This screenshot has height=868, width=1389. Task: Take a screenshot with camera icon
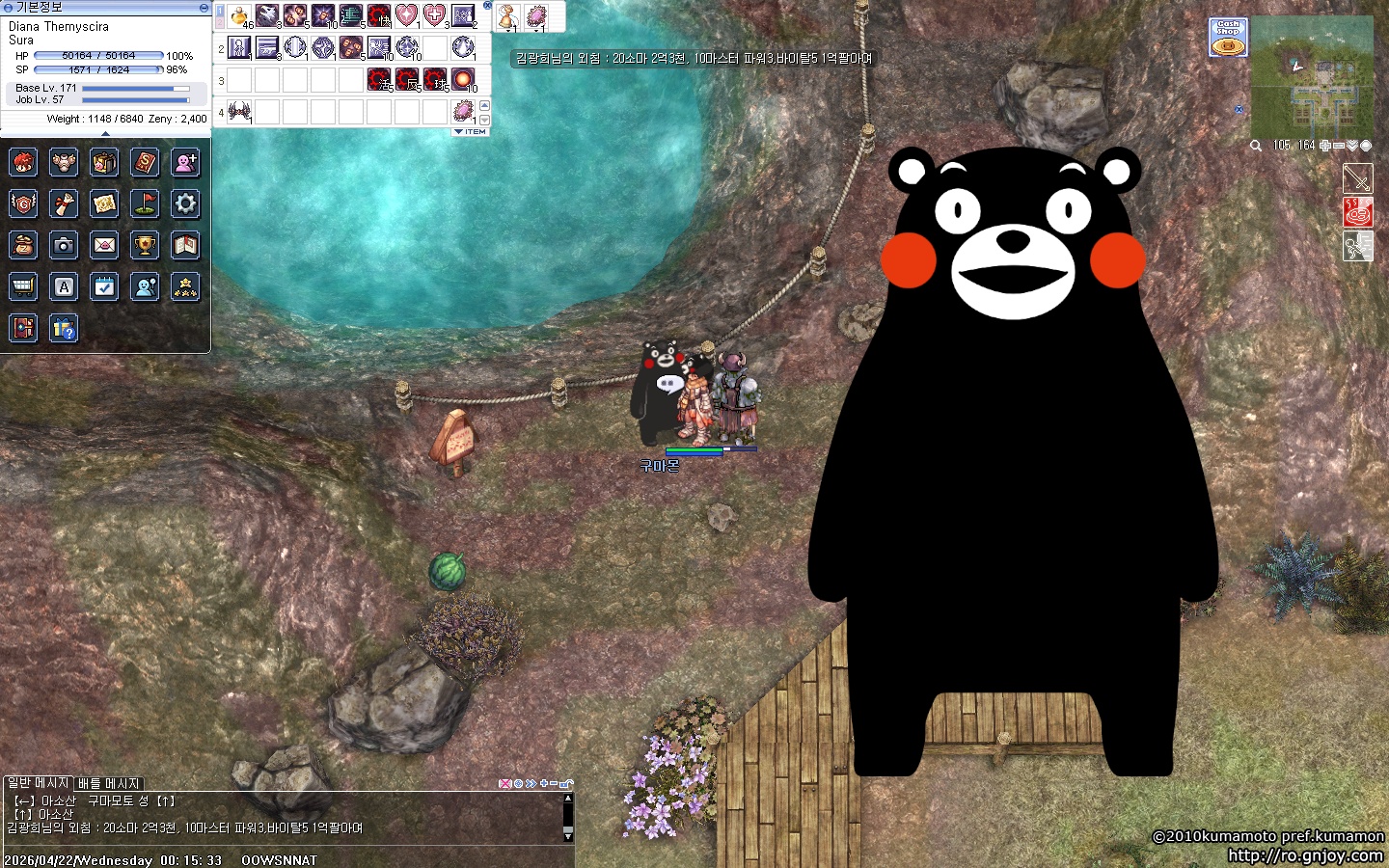[64, 245]
